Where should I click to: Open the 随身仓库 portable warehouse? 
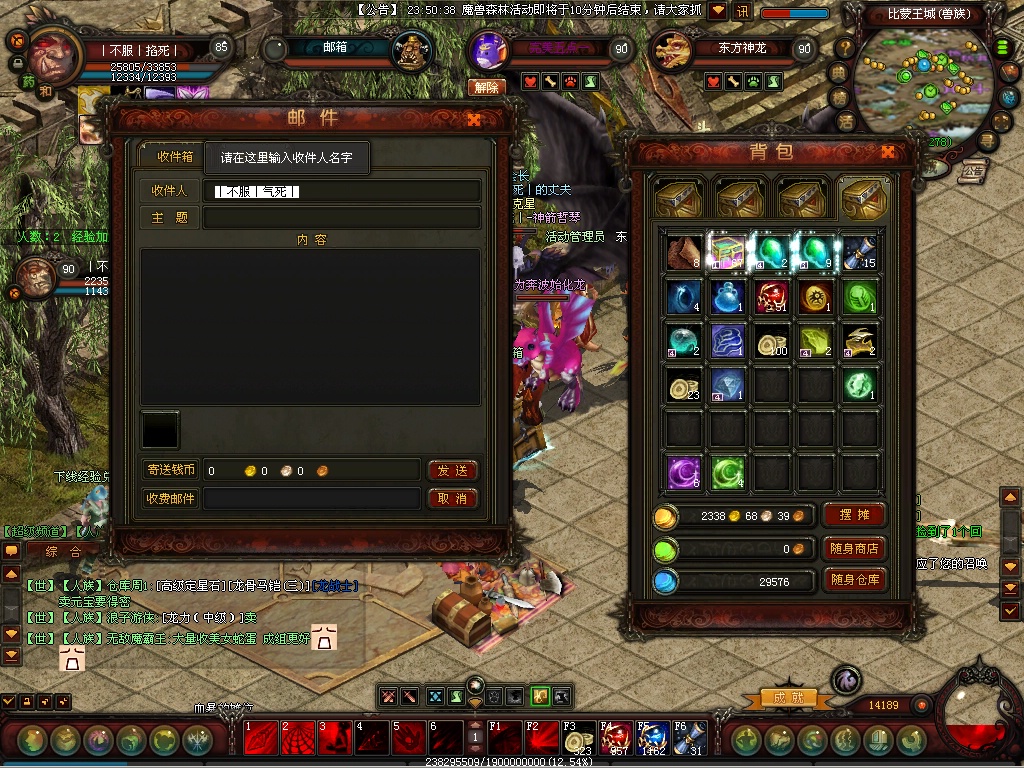click(854, 580)
